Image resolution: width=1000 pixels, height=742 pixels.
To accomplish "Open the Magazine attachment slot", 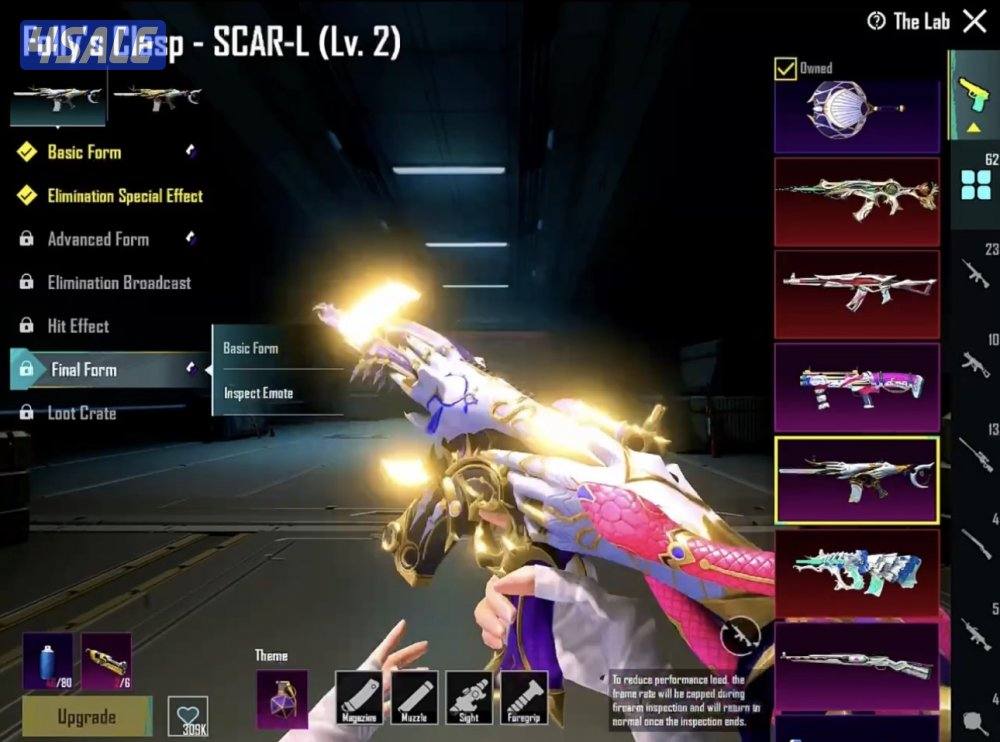I will (x=359, y=697).
